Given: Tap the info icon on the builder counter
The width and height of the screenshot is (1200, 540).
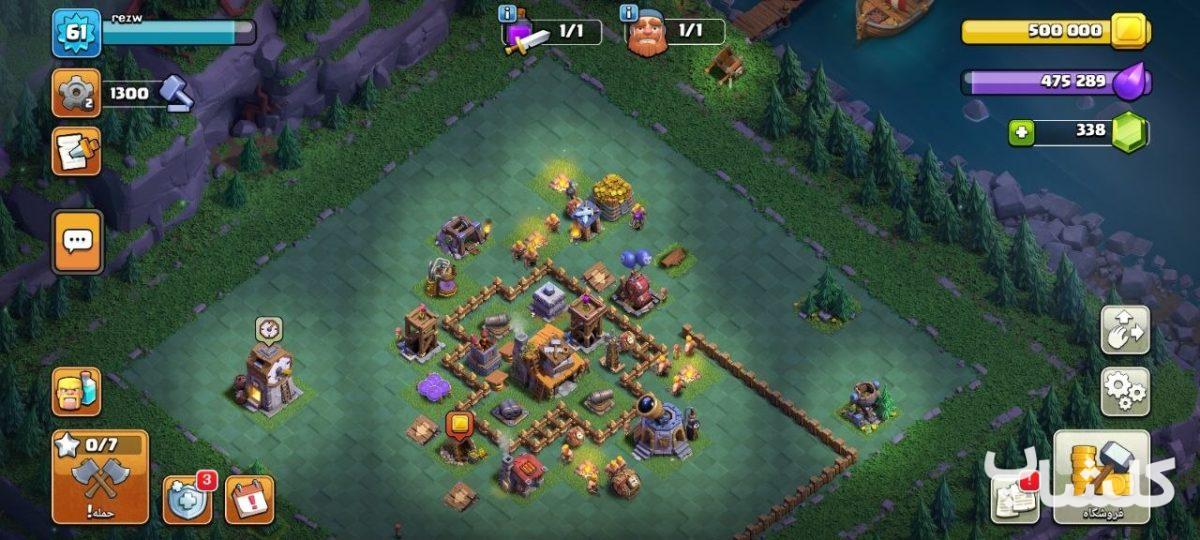Looking at the screenshot, I should [x=628, y=14].
